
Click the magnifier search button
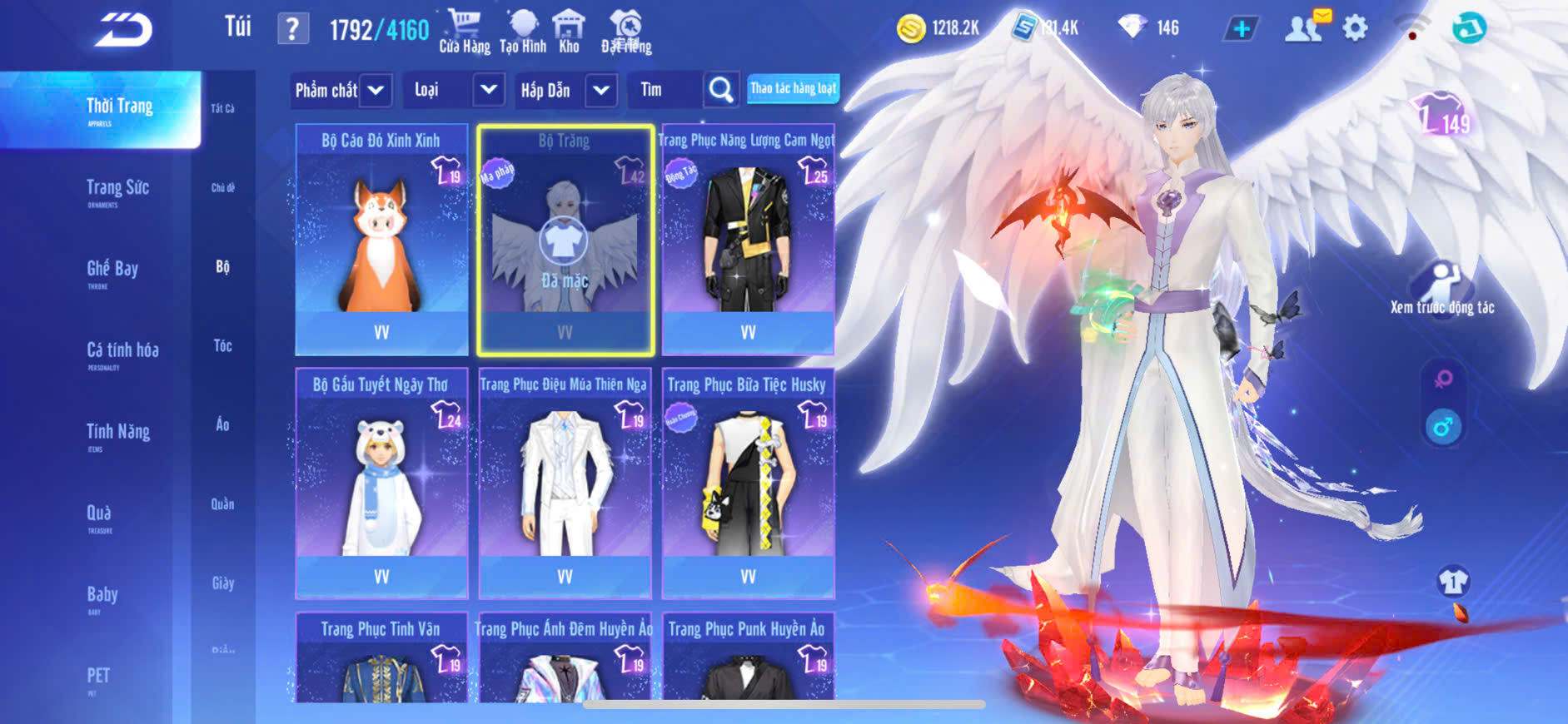(x=721, y=90)
